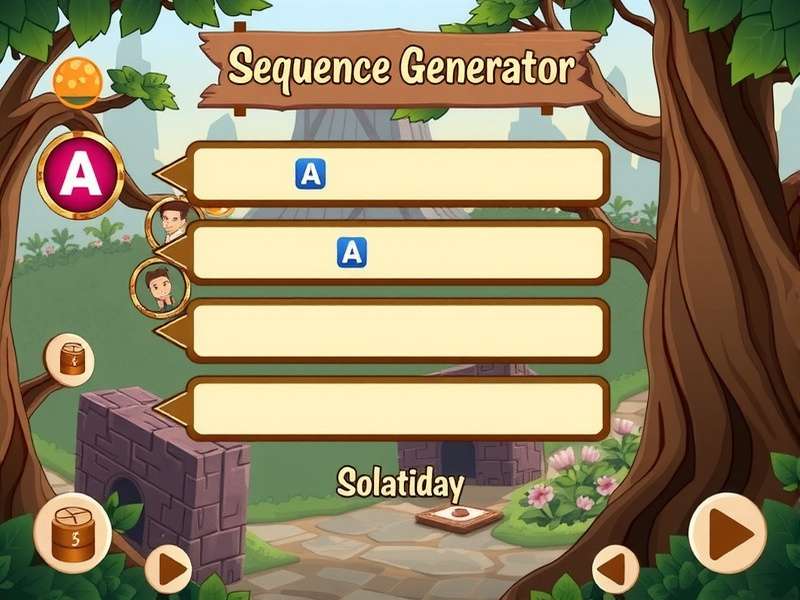Choose the character portrait resting chin on hand

click(x=159, y=285)
